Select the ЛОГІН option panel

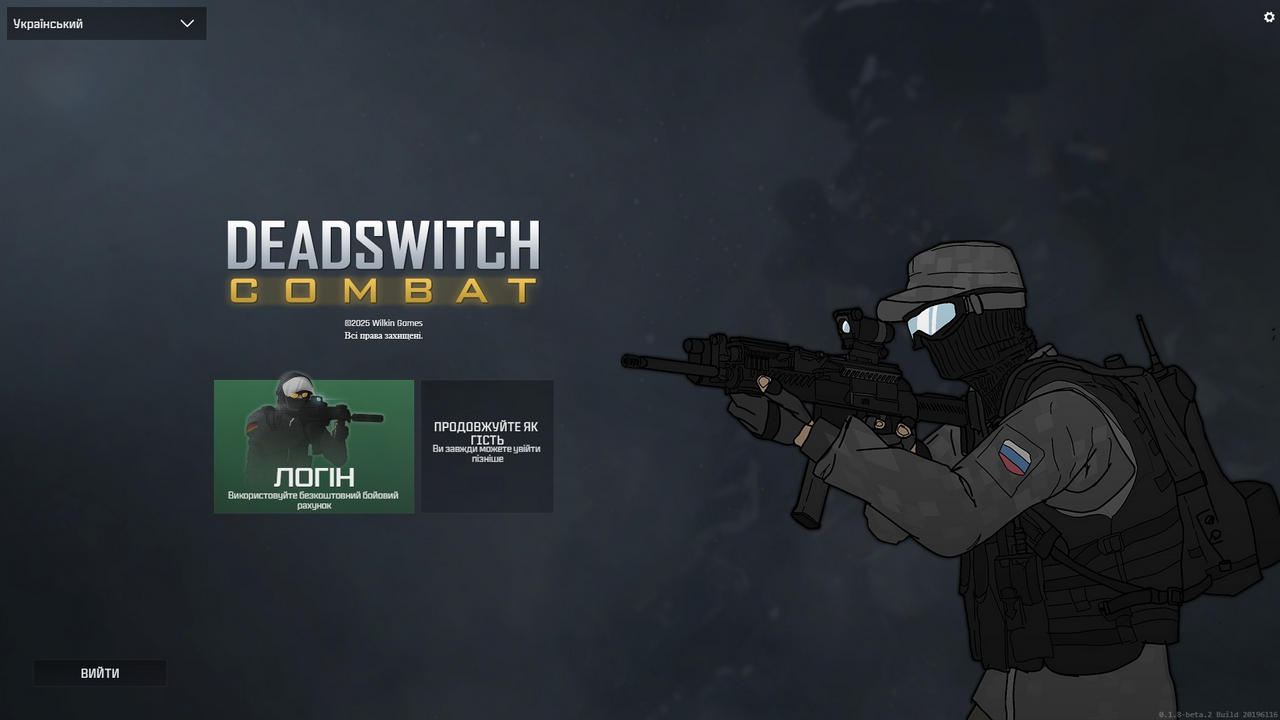click(x=313, y=446)
